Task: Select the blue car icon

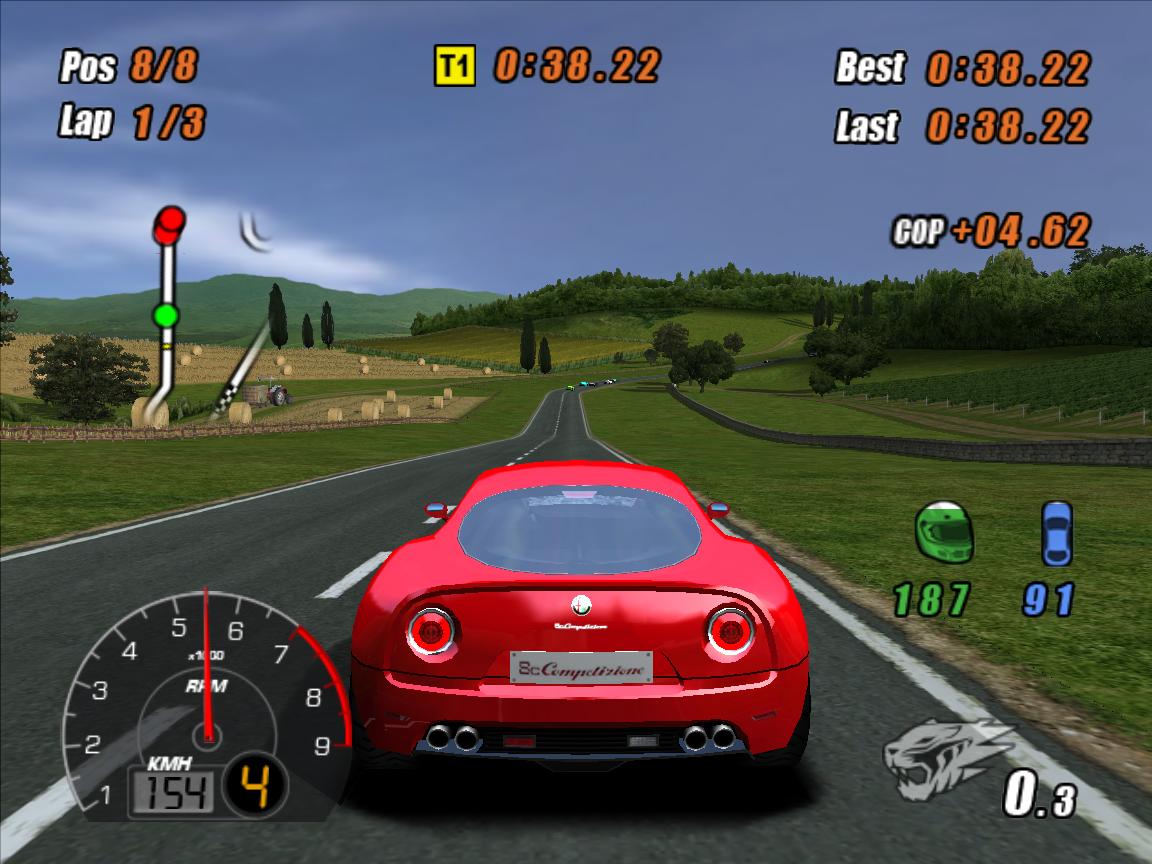Action: [1056, 533]
